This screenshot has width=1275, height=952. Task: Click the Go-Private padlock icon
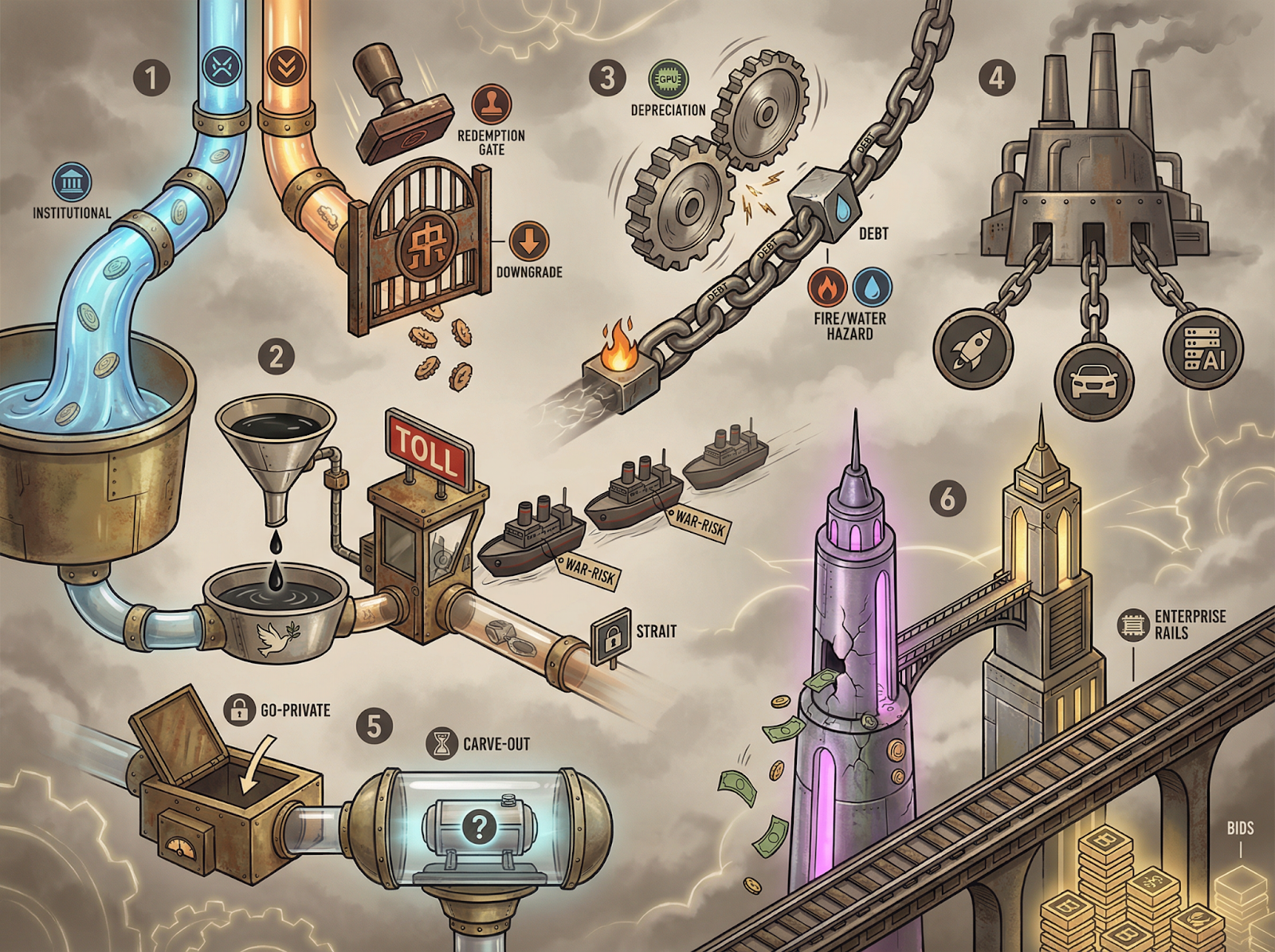[x=238, y=709]
